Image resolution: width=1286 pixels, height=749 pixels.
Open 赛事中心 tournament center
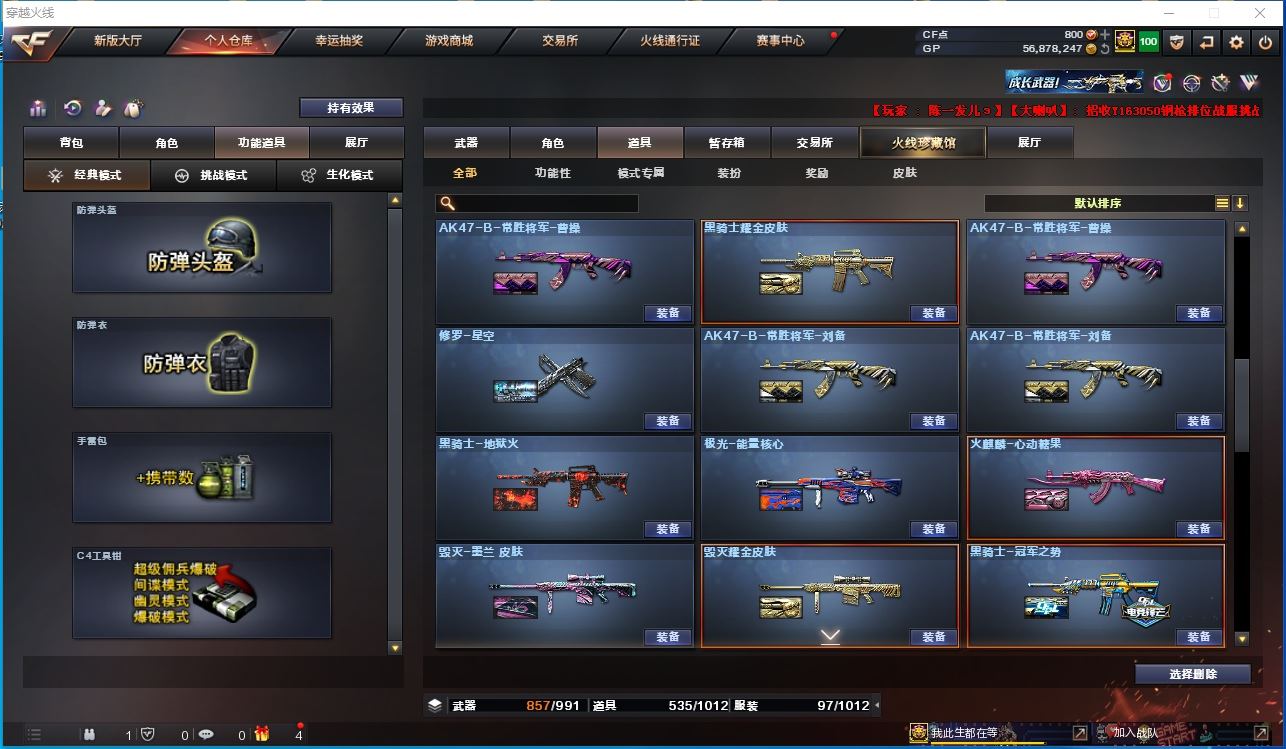(780, 41)
